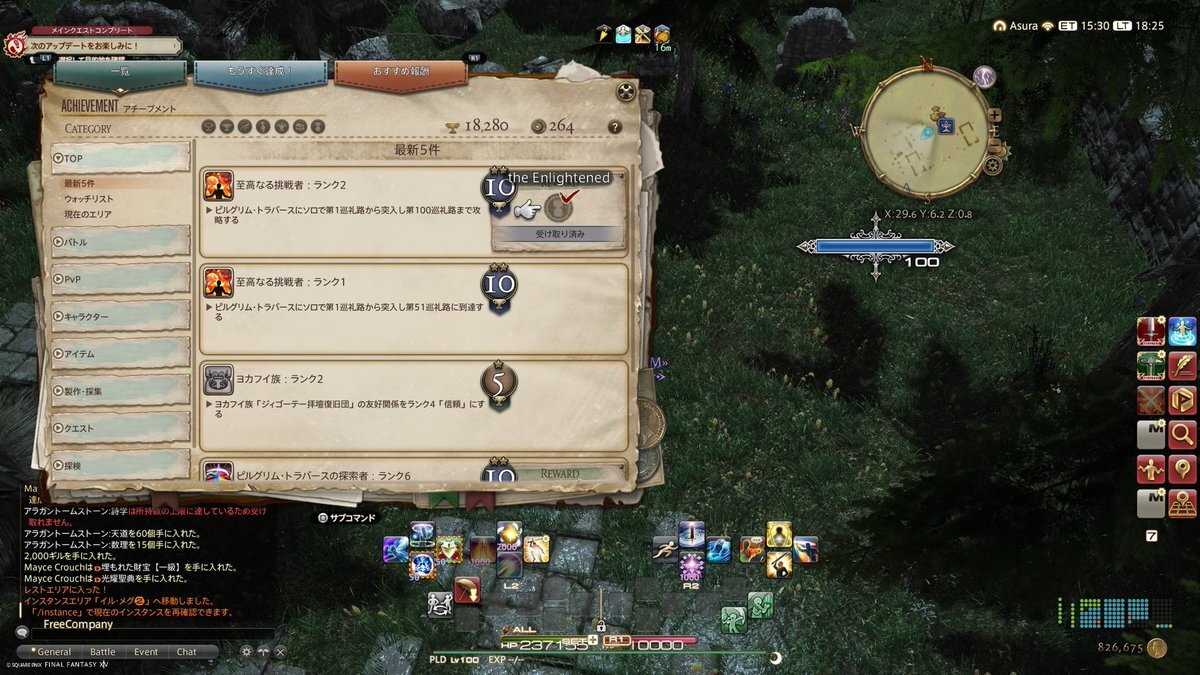Open the もうすぐ達成! tab

[x=260, y=76]
